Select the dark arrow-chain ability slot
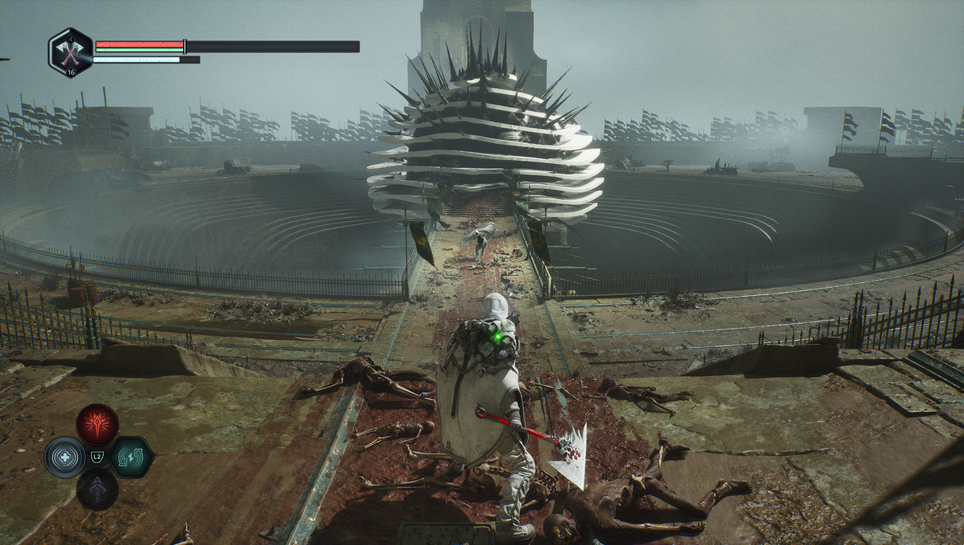This screenshot has height=545, width=964. 97,489
